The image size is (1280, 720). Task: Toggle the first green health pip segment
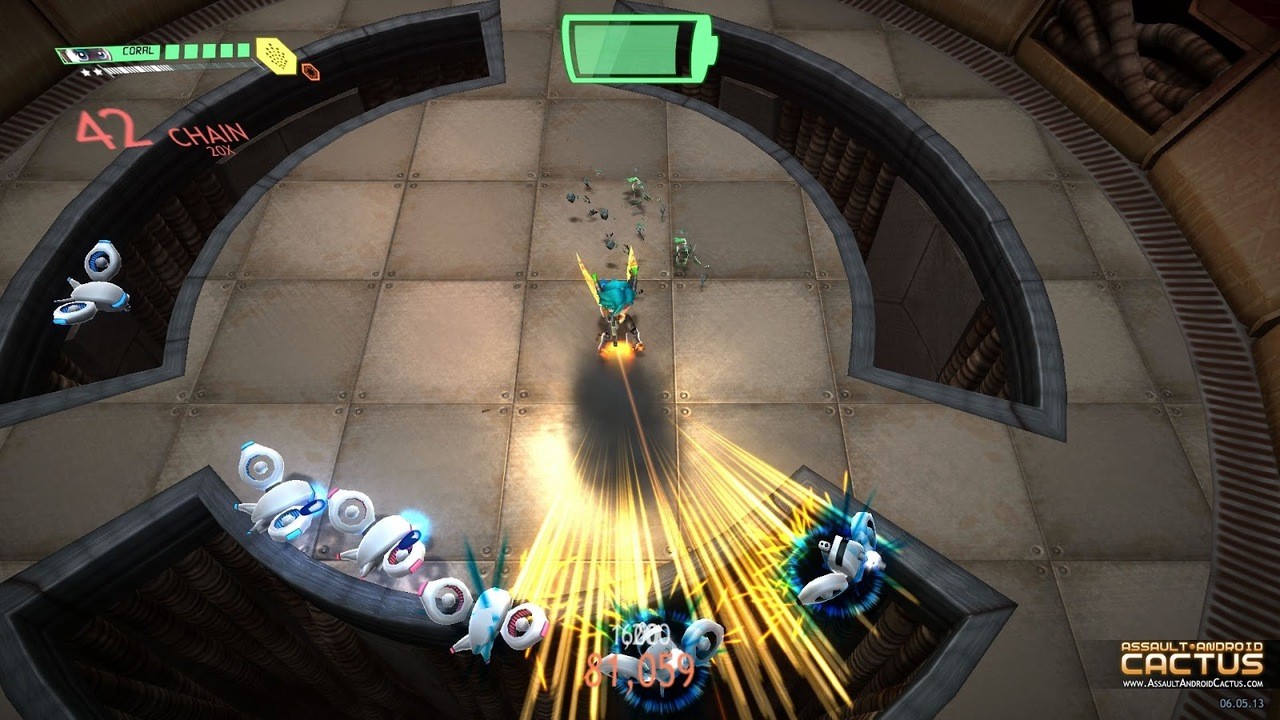click(x=171, y=50)
